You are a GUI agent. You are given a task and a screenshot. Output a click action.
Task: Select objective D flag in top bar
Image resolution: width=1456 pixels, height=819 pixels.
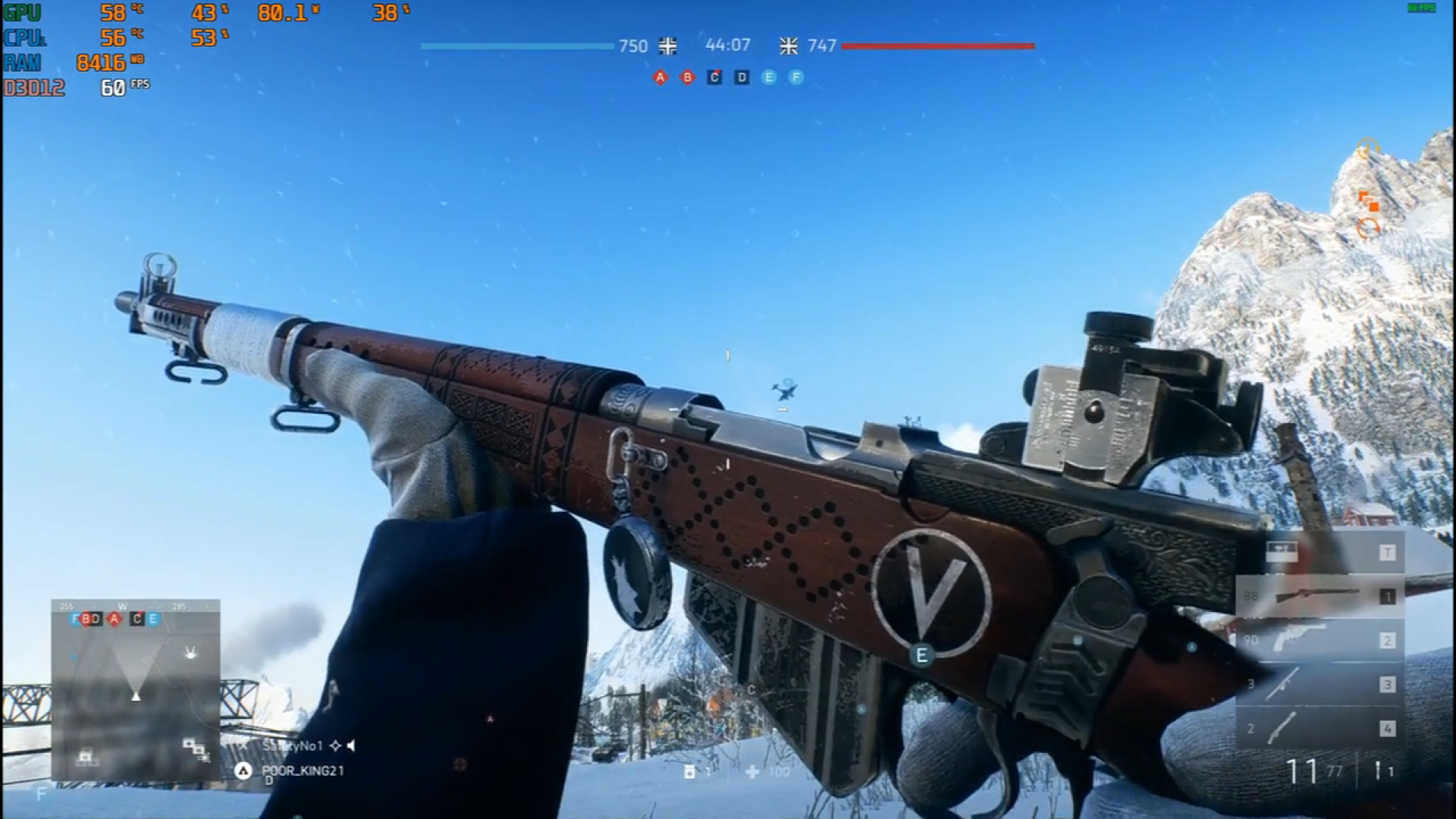[742, 77]
